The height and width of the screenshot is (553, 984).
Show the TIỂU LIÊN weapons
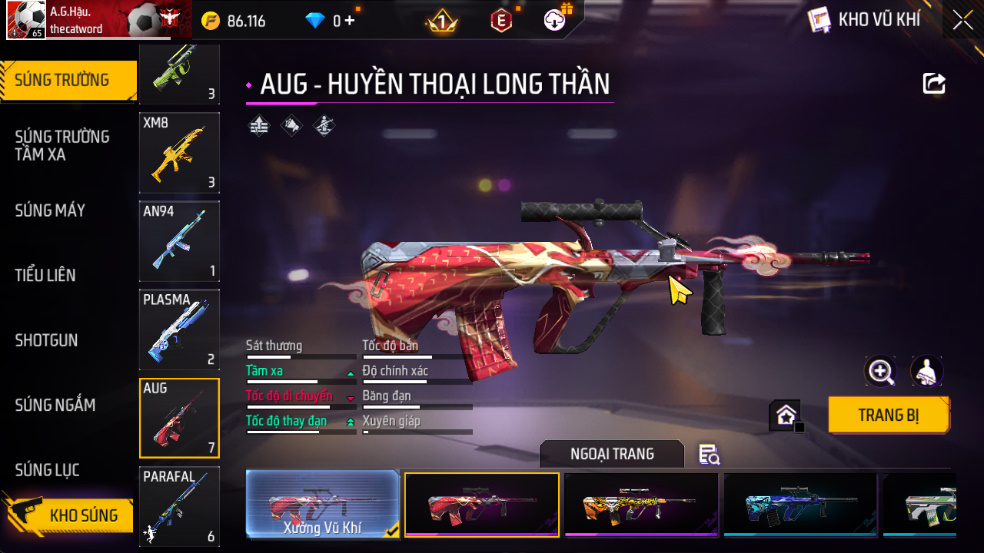coord(45,275)
